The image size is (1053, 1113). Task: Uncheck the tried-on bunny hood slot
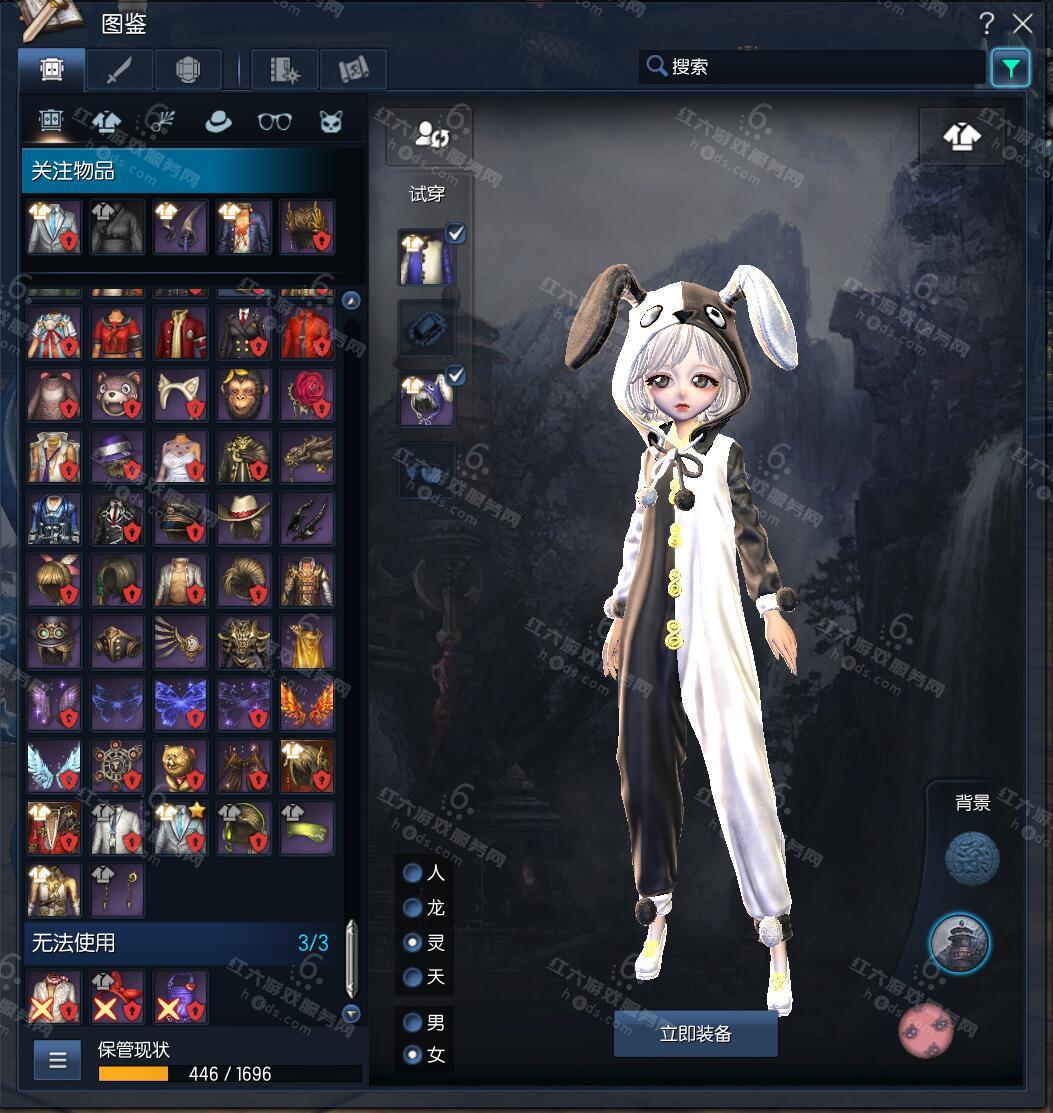coord(456,376)
